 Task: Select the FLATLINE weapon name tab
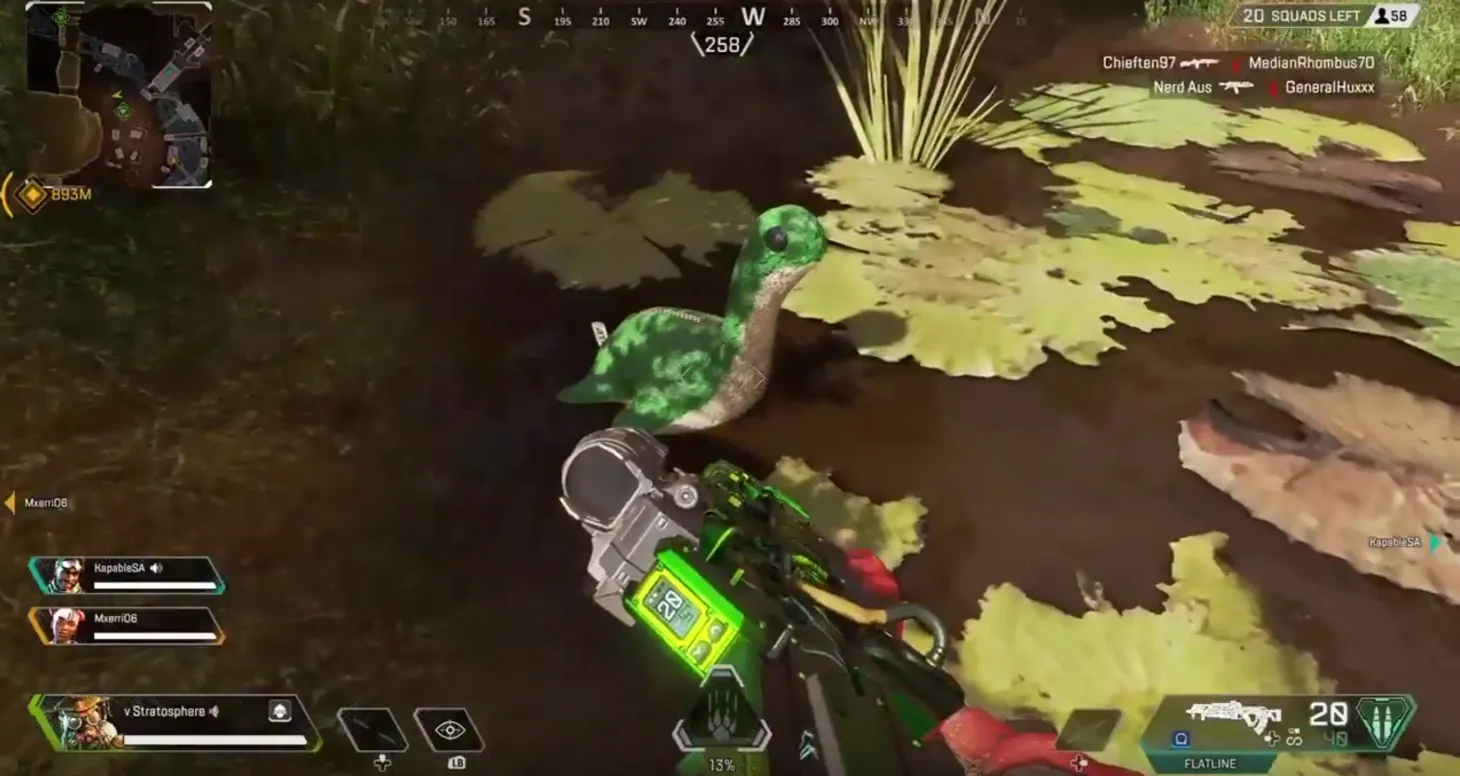pos(1211,762)
